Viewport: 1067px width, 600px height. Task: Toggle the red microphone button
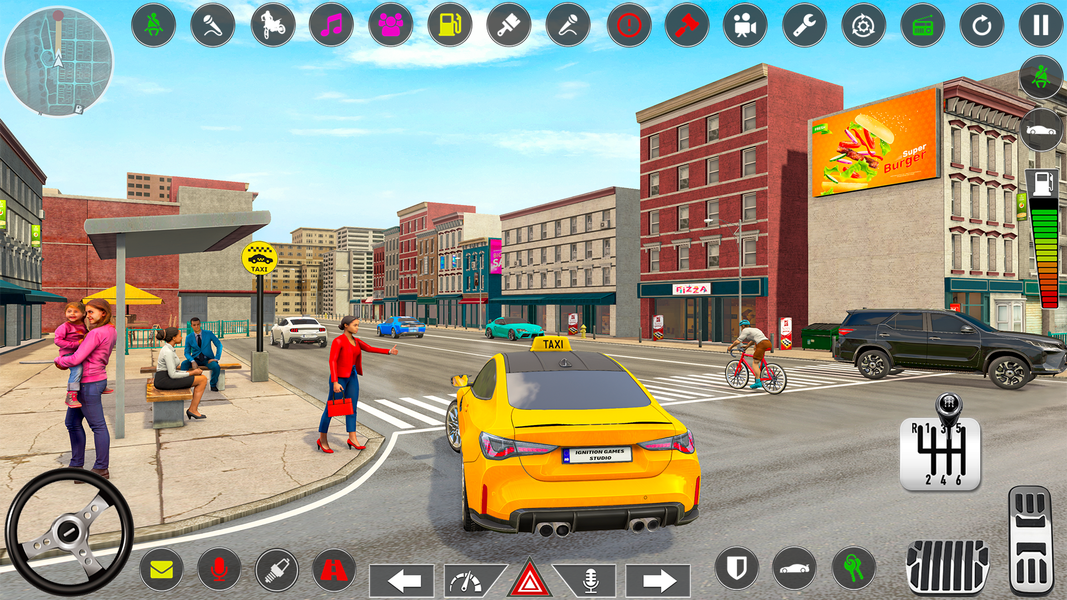point(219,569)
